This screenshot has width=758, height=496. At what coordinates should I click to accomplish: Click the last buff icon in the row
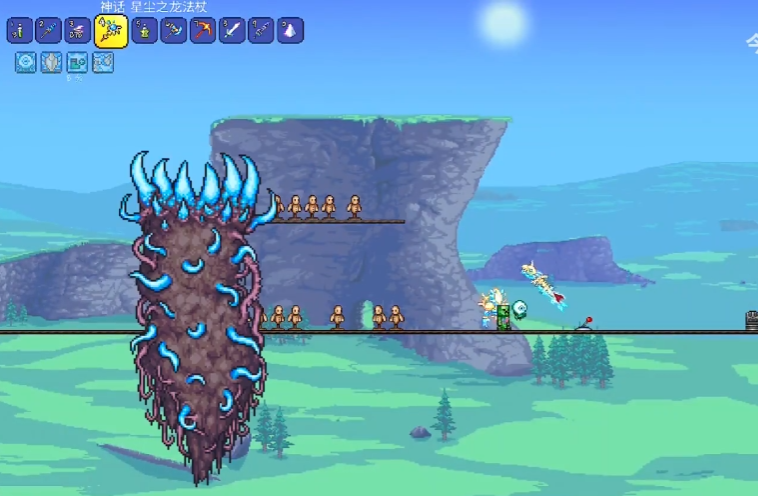[x=103, y=63]
